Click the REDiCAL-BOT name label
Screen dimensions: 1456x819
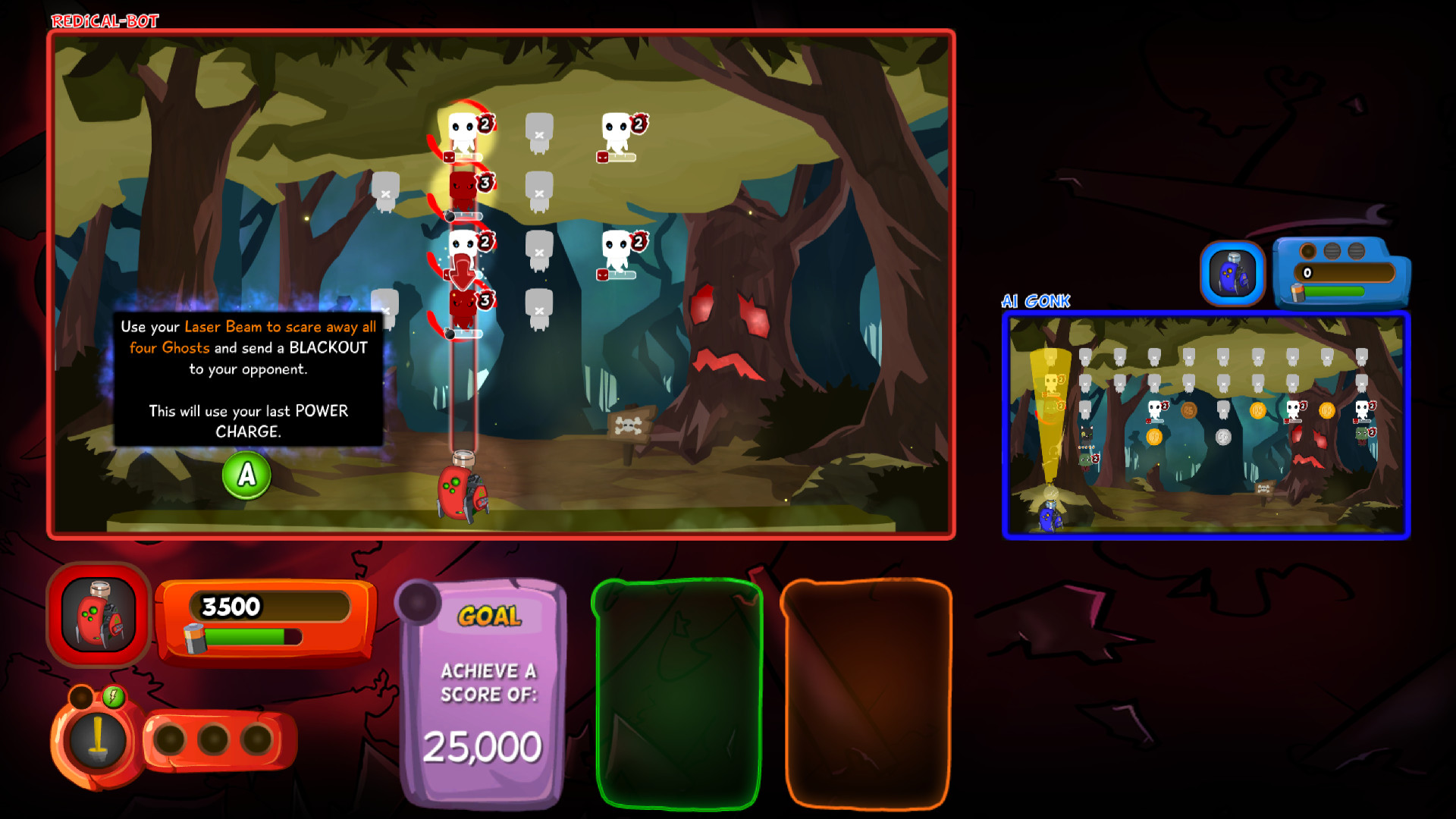click(104, 20)
